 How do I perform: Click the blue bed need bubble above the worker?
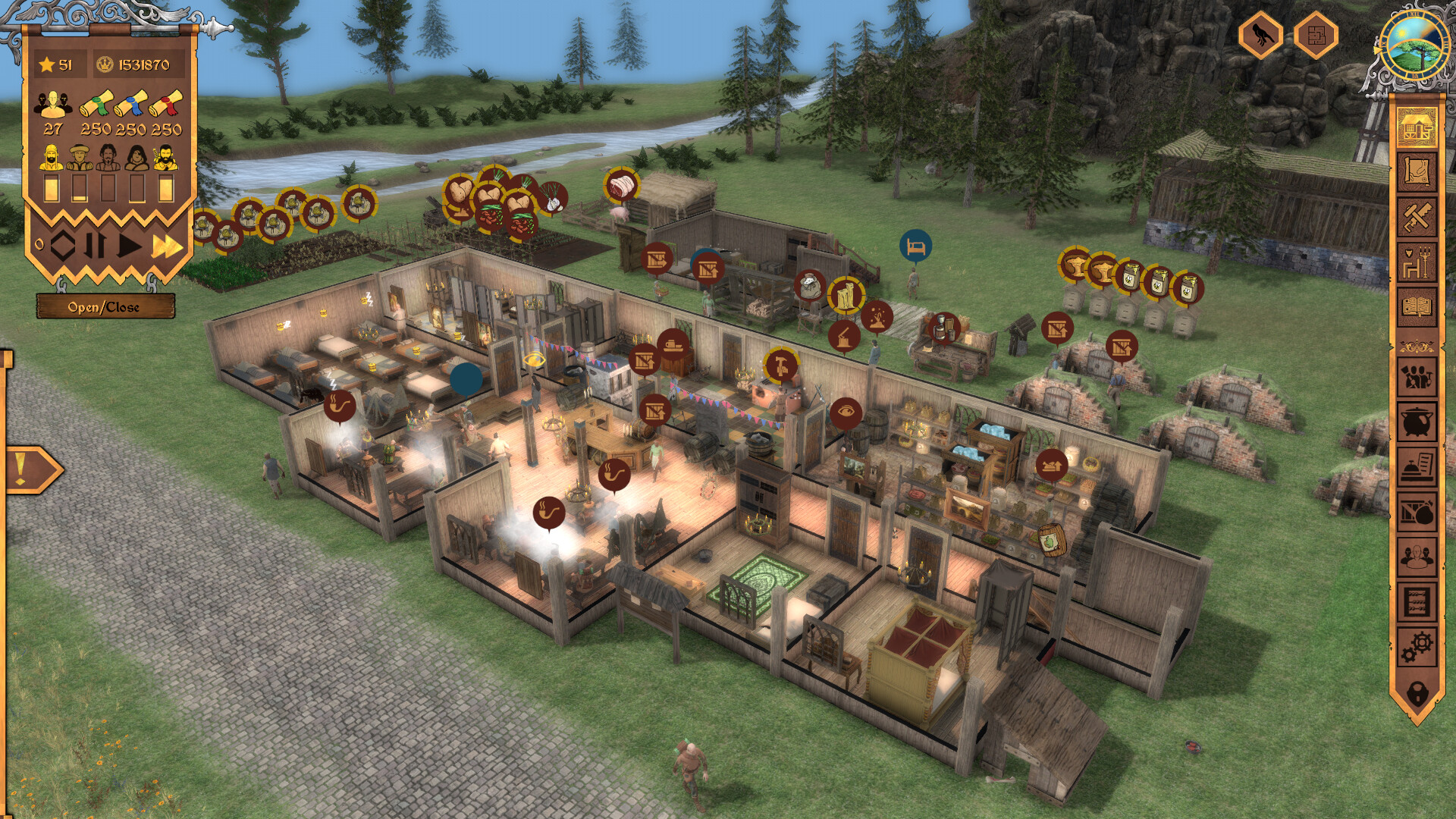pyautogui.click(x=915, y=246)
